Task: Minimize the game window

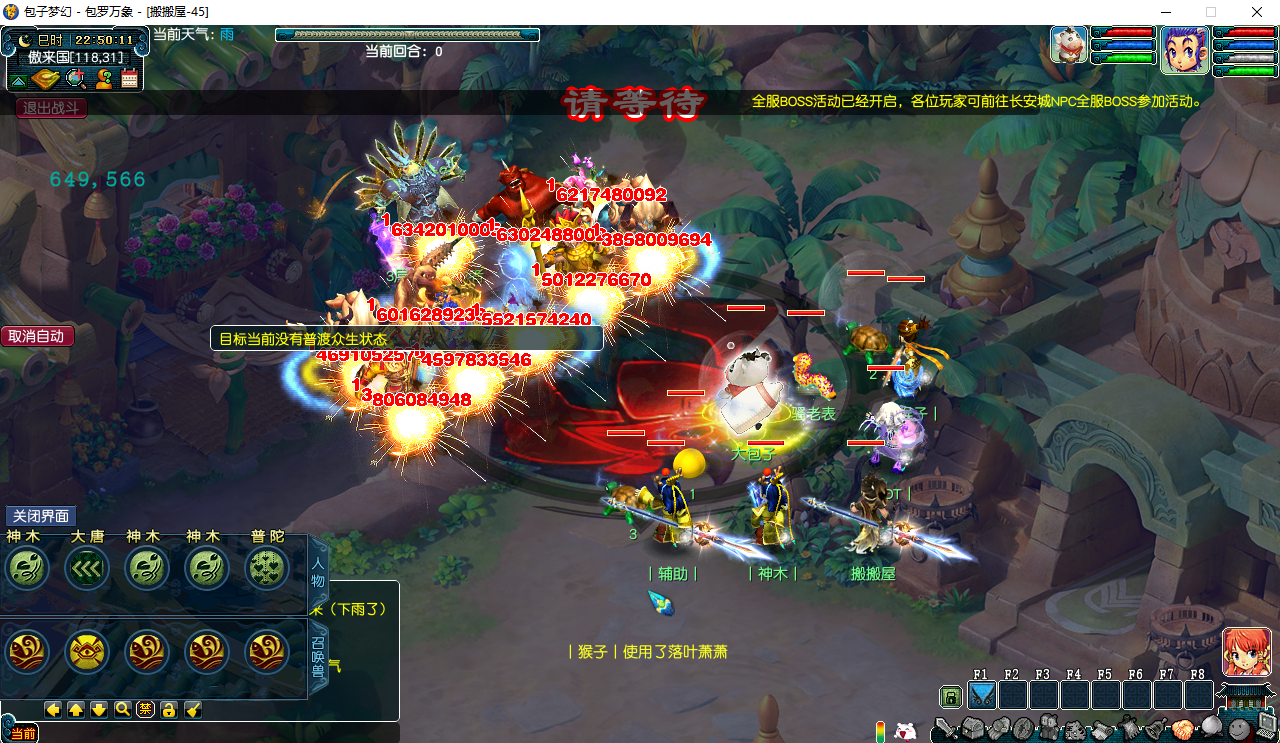Action: [x=1165, y=12]
